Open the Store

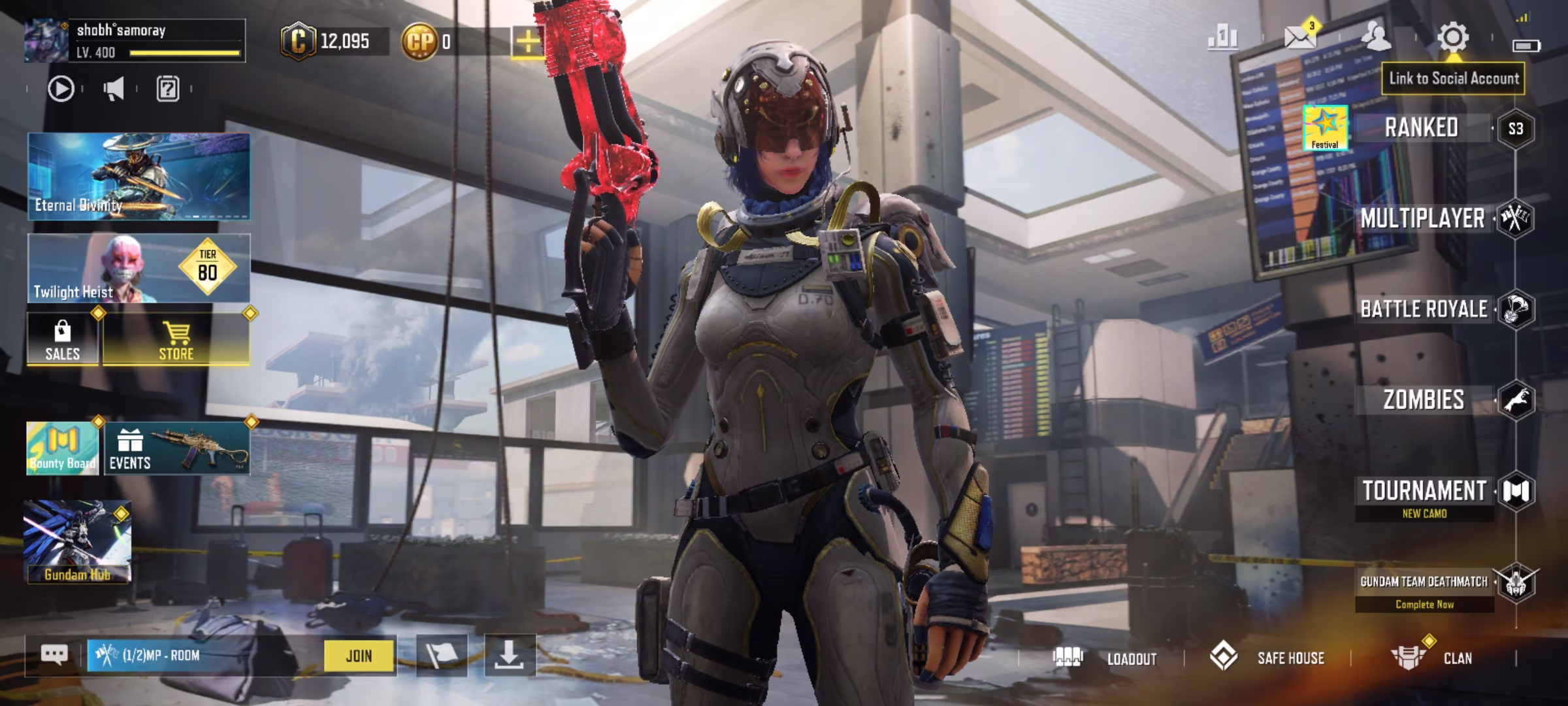(x=176, y=340)
